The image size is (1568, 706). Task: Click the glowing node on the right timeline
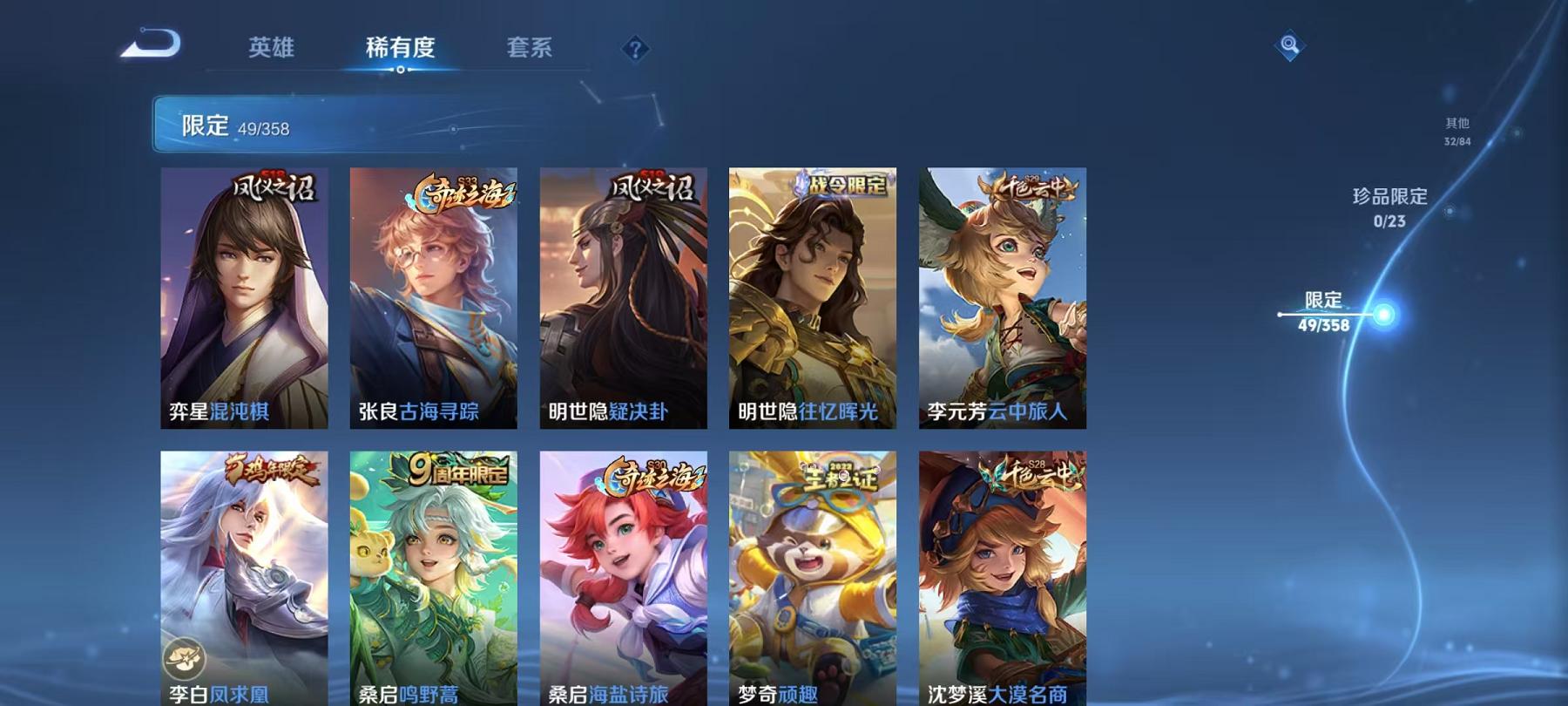[1383, 313]
